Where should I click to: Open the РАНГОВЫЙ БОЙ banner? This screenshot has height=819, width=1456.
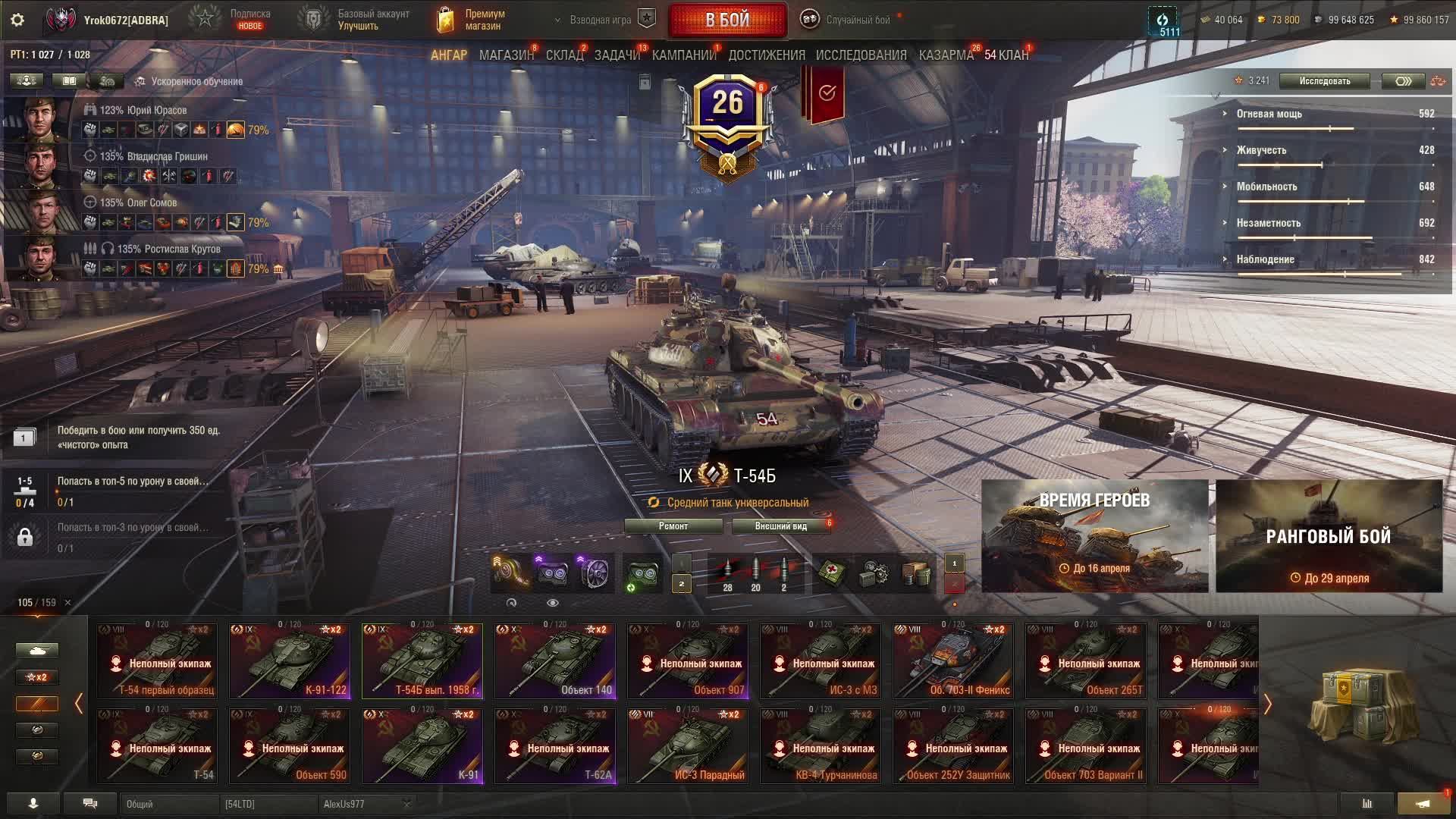(x=1329, y=536)
